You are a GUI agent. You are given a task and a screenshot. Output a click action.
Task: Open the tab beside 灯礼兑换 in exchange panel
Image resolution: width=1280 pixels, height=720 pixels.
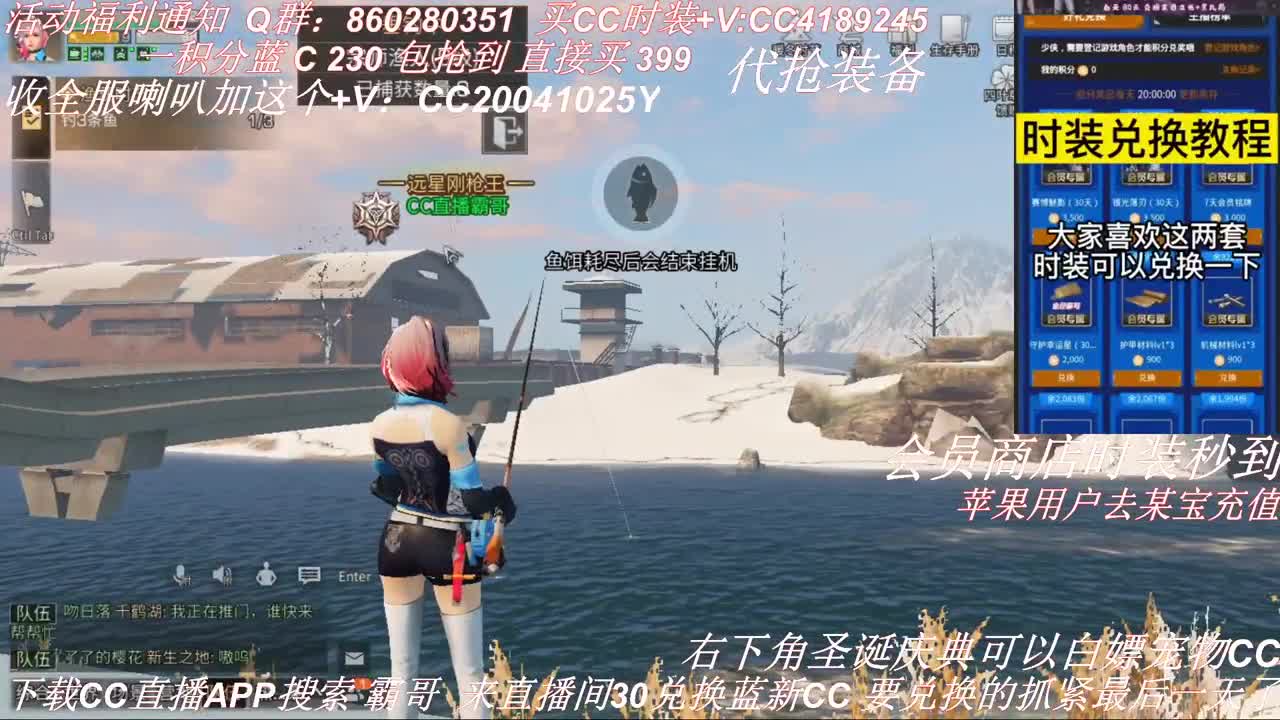1208,20
